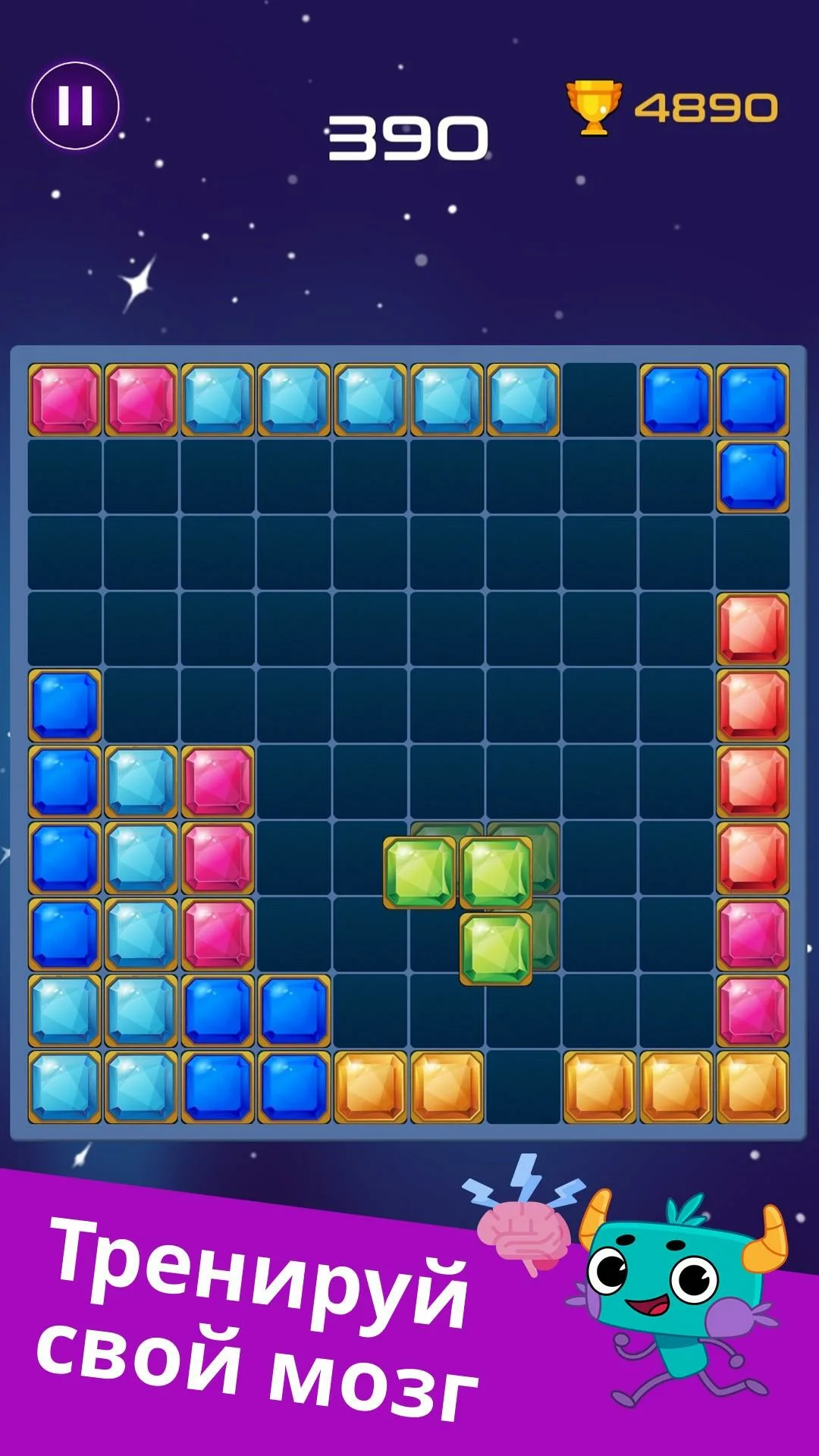Click the empty cell in the top row
The height and width of the screenshot is (1456, 819).
point(599,400)
